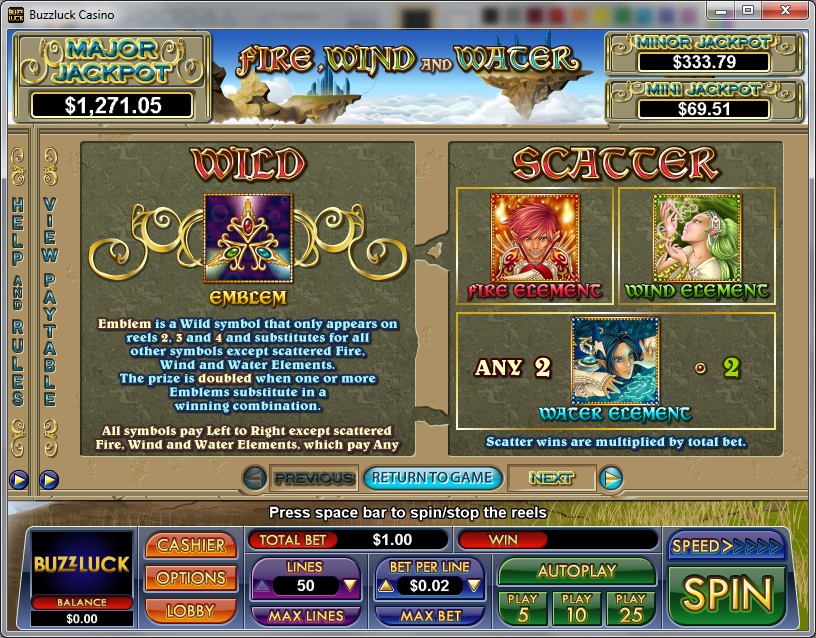This screenshot has height=638, width=816.
Task: Play 5 automatic spins
Action: [x=522, y=609]
